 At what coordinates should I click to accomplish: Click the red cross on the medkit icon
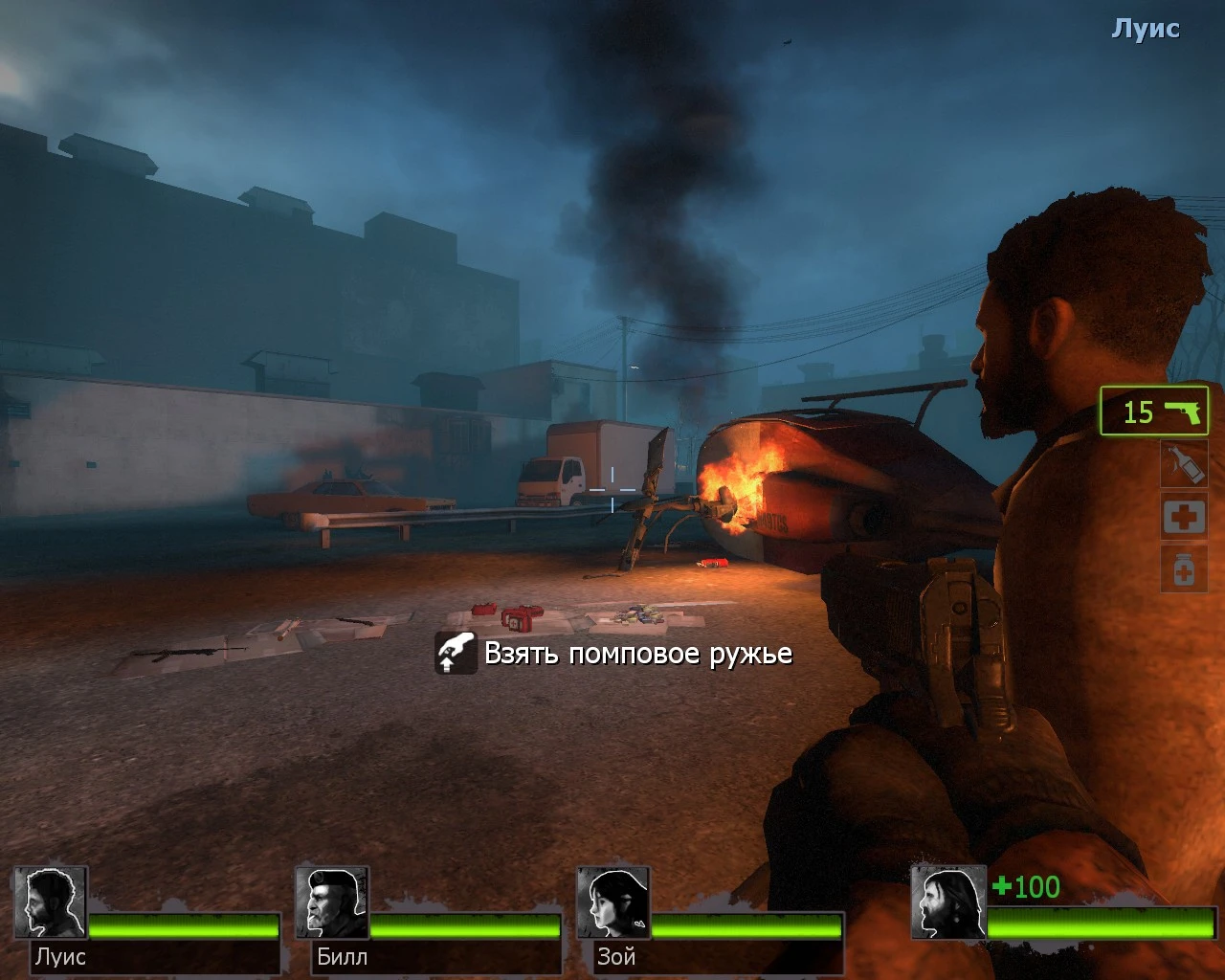(1184, 516)
